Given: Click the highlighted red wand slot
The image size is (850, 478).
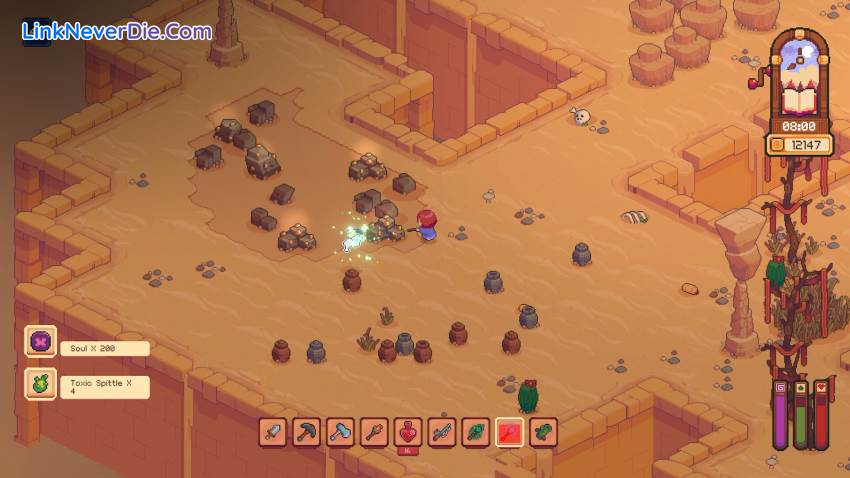Looking at the screenshot, I should pyautogui.click(x=510, y=432).
